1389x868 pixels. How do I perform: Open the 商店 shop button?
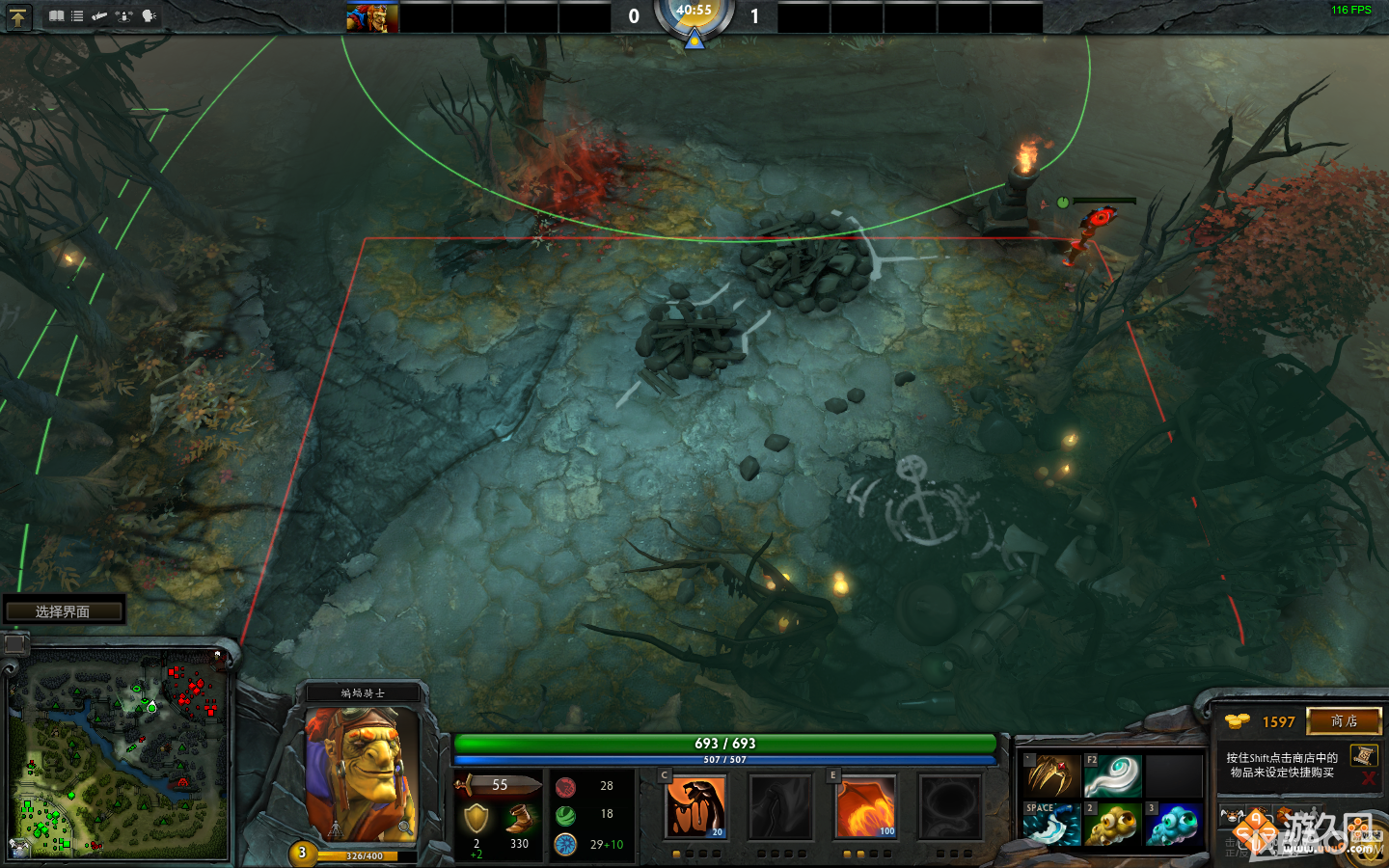click(x=1344, y=721)
